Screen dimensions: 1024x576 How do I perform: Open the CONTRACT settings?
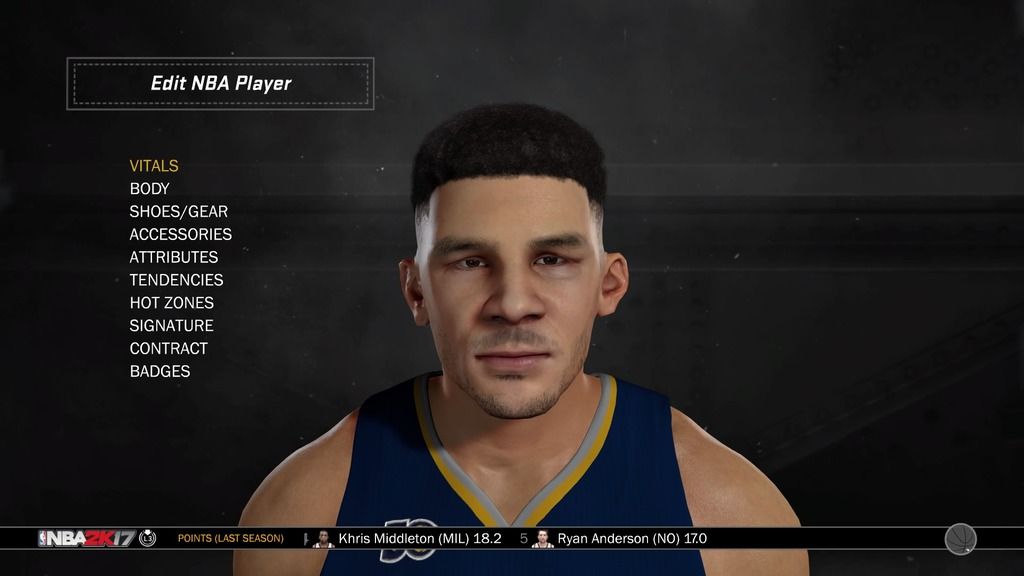(x=168, y=349)
